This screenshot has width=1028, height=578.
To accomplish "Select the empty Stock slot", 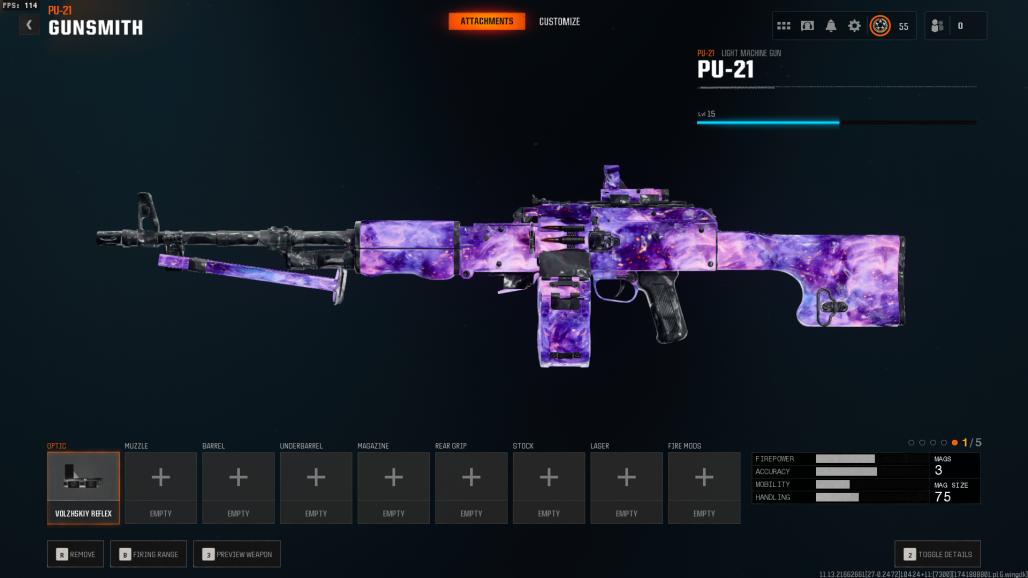I will [549, 487].
